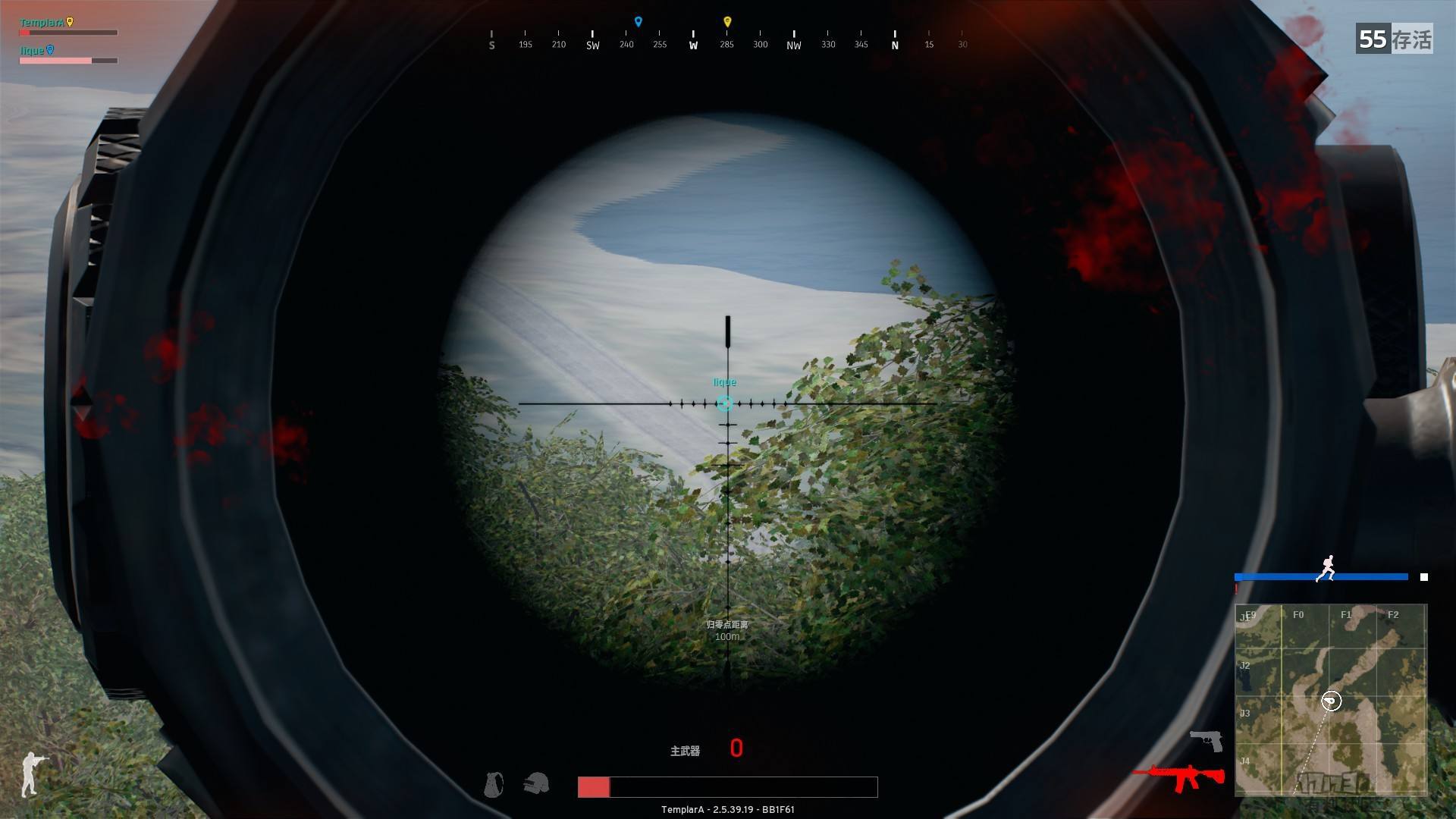The height and width of the screenshot is (819, 1456).
Task: Click lique's name tag above the reticle
Action: (x=723, y=382)
